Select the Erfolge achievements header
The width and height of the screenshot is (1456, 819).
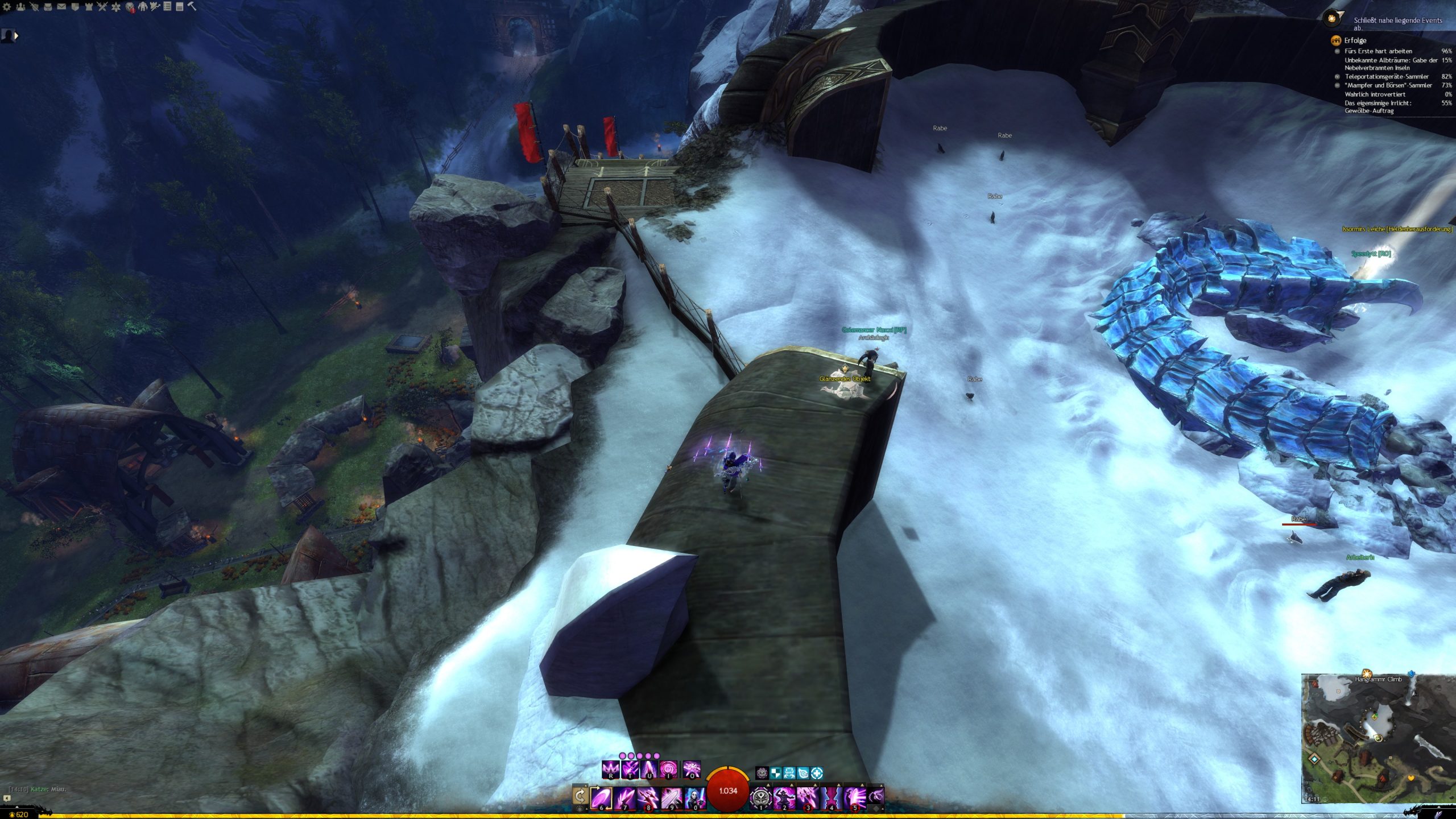click(1355, 40)
